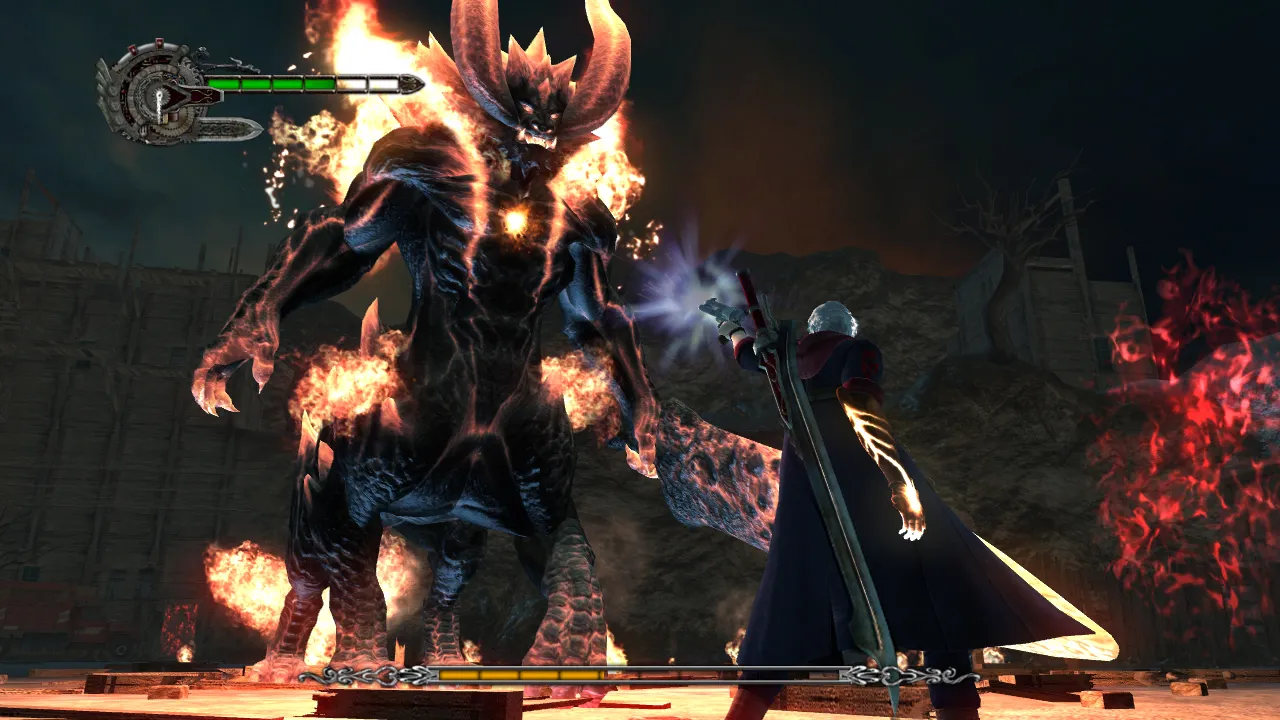Screen dimensions: 1280x720
Task: Click the boss health bar at the bottom
Action: coord(640,677)
